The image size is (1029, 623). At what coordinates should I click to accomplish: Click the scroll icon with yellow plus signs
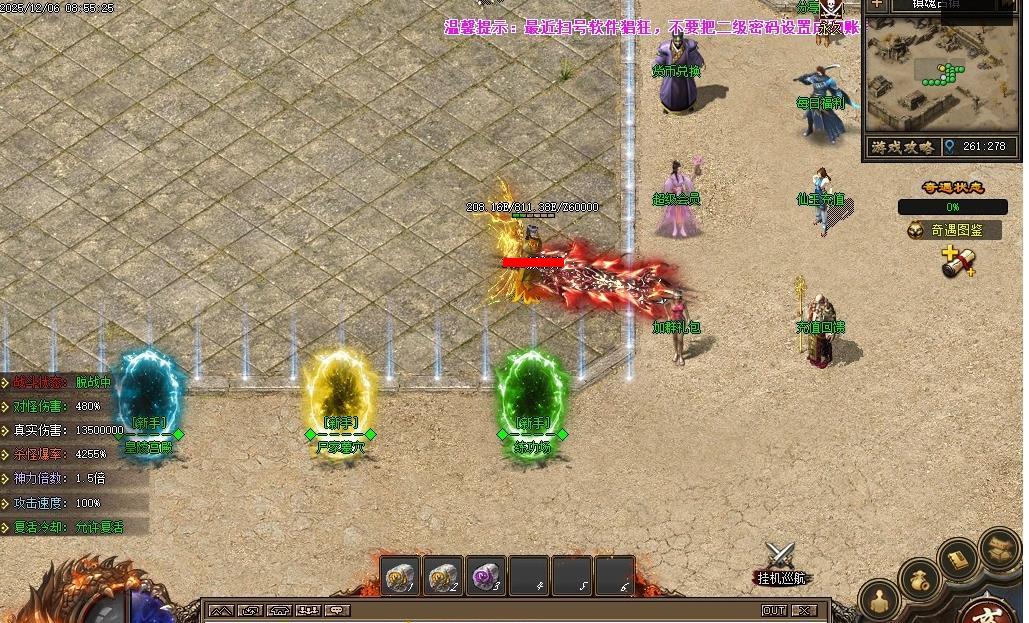tap(957, 262)
